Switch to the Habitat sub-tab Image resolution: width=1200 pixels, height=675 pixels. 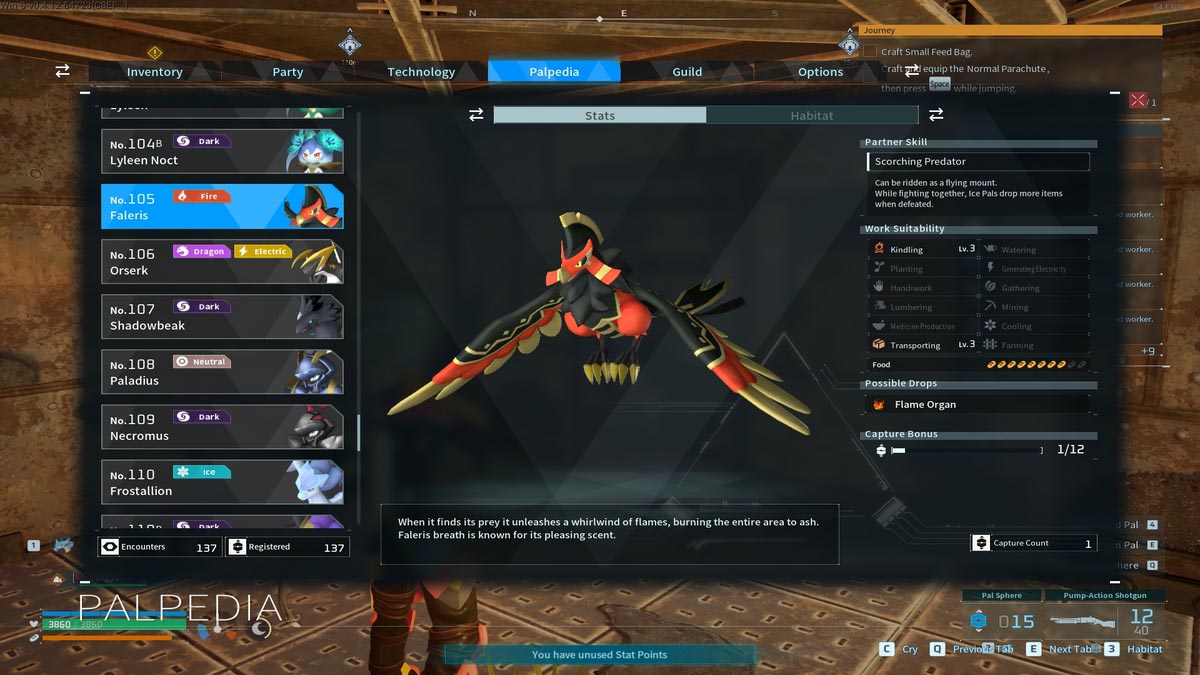(811, 116)
